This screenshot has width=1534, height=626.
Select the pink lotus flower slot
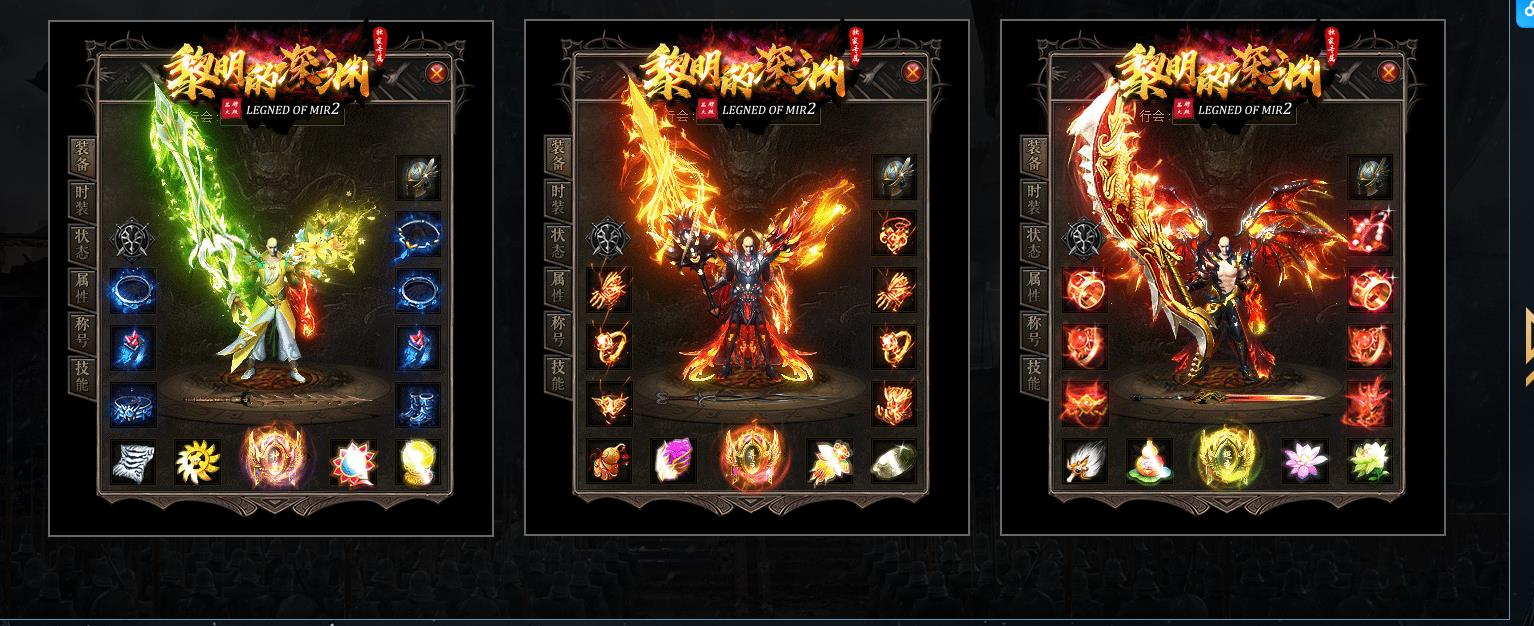[x=1305, y=462]
